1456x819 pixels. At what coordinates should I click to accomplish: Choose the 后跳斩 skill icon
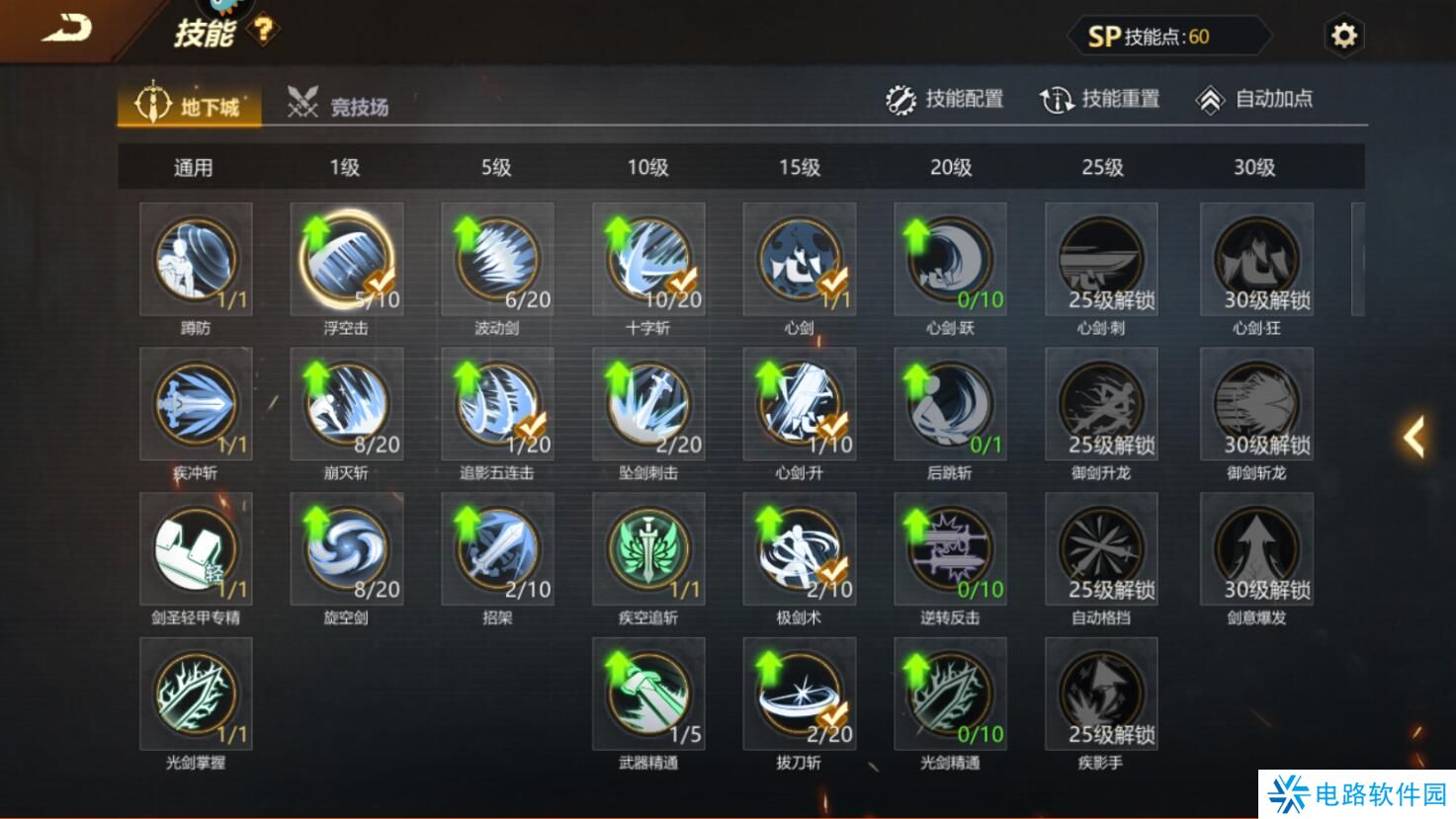click(x=950, y=404)
